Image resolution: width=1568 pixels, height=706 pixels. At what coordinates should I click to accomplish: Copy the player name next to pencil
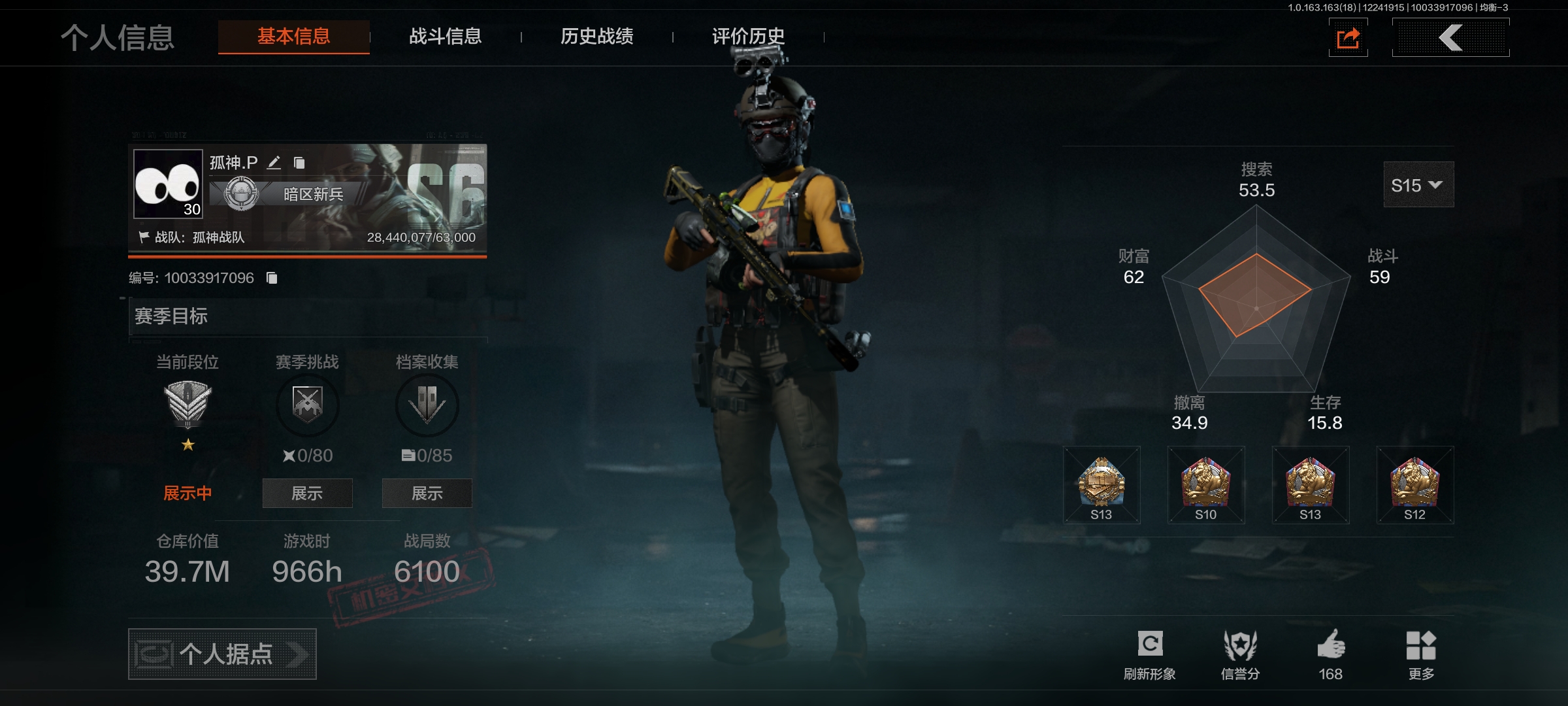click(299, 163)
